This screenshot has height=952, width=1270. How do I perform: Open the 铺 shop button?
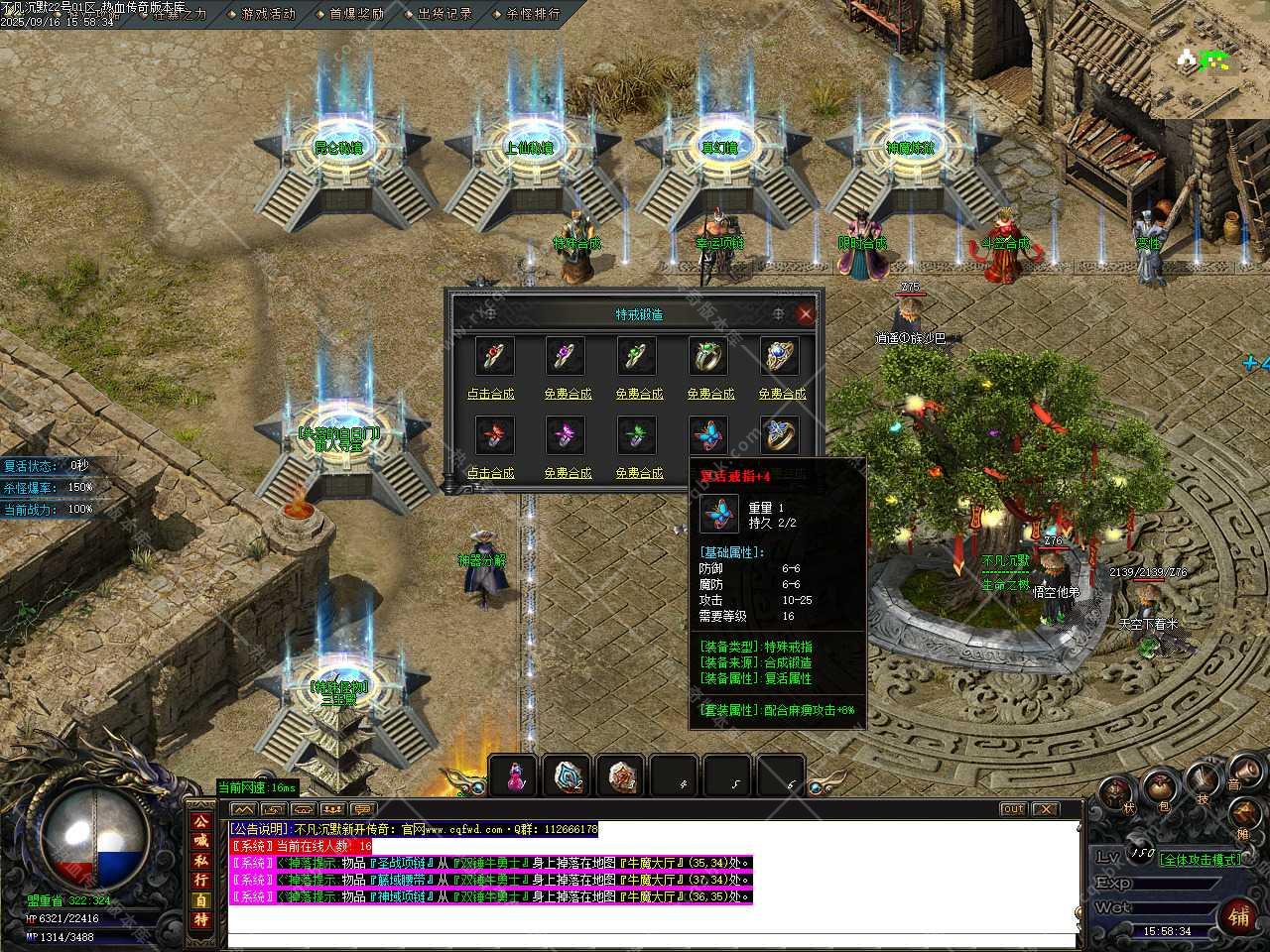pos(1238,915)
